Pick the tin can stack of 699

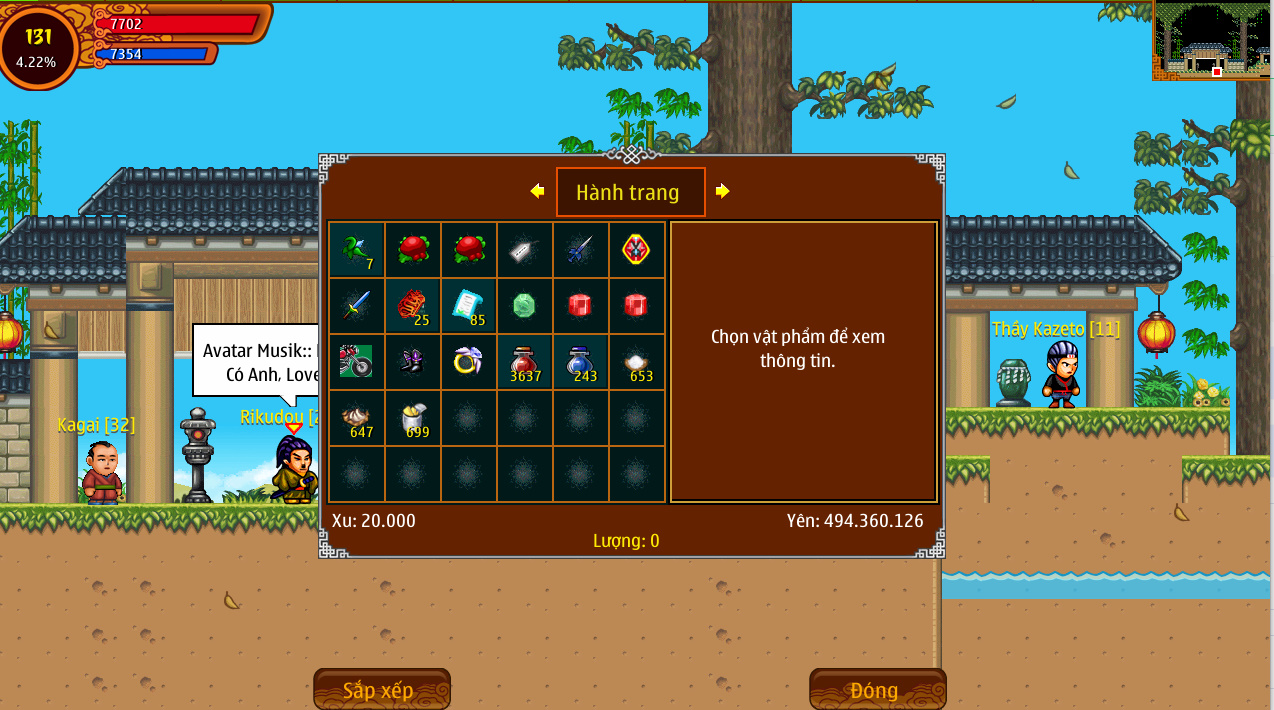(413, 418)
